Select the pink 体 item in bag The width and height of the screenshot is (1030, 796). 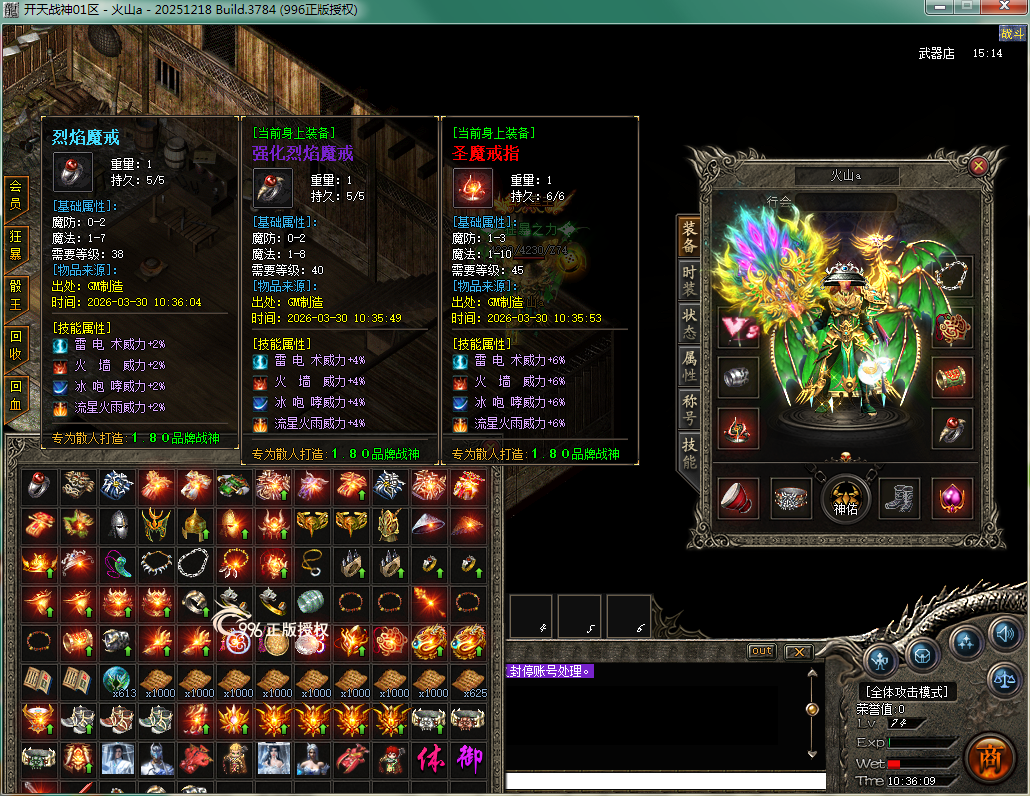[x=430, y=758]
